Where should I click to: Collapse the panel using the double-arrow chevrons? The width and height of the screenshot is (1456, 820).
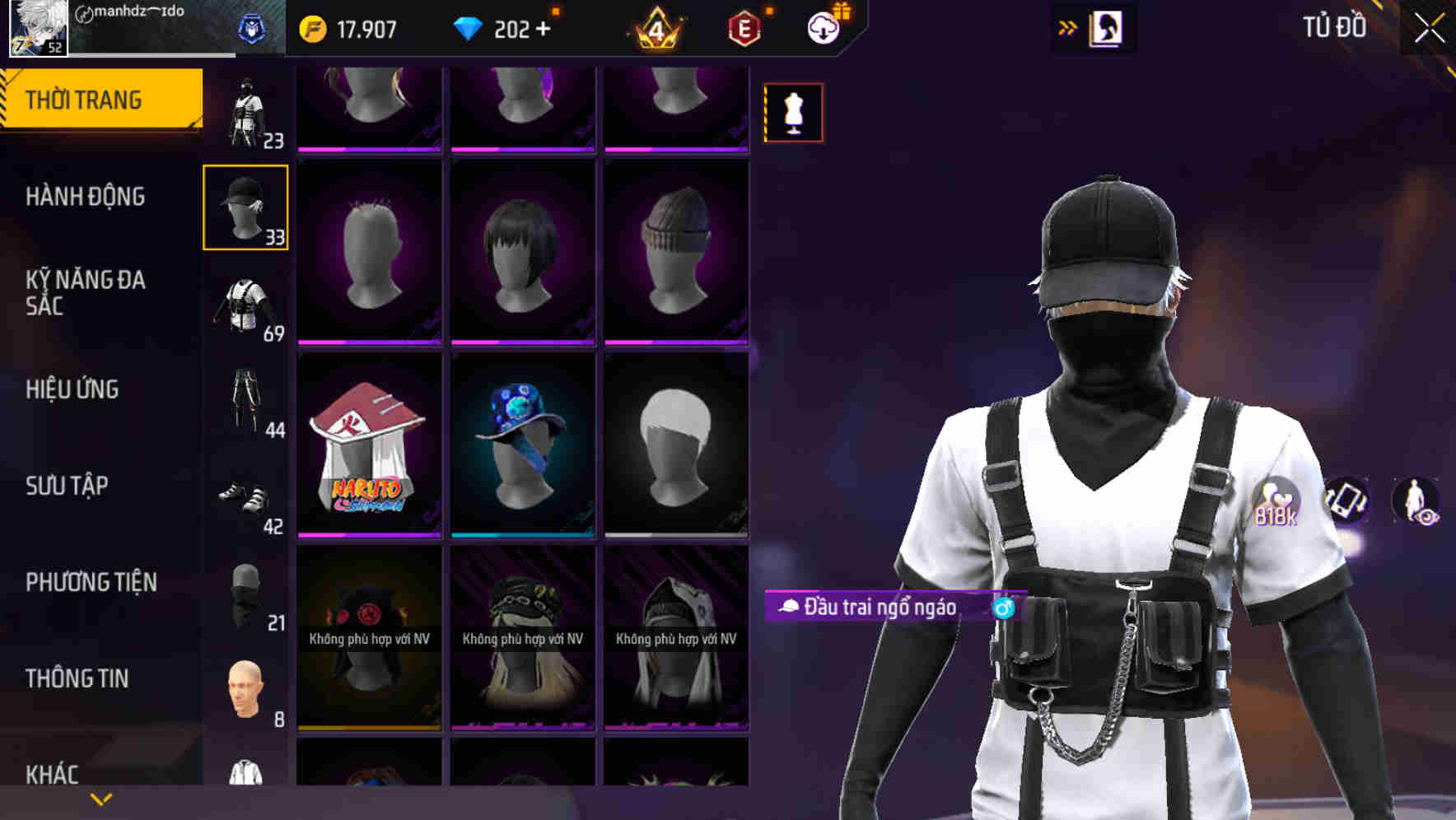1068,26
